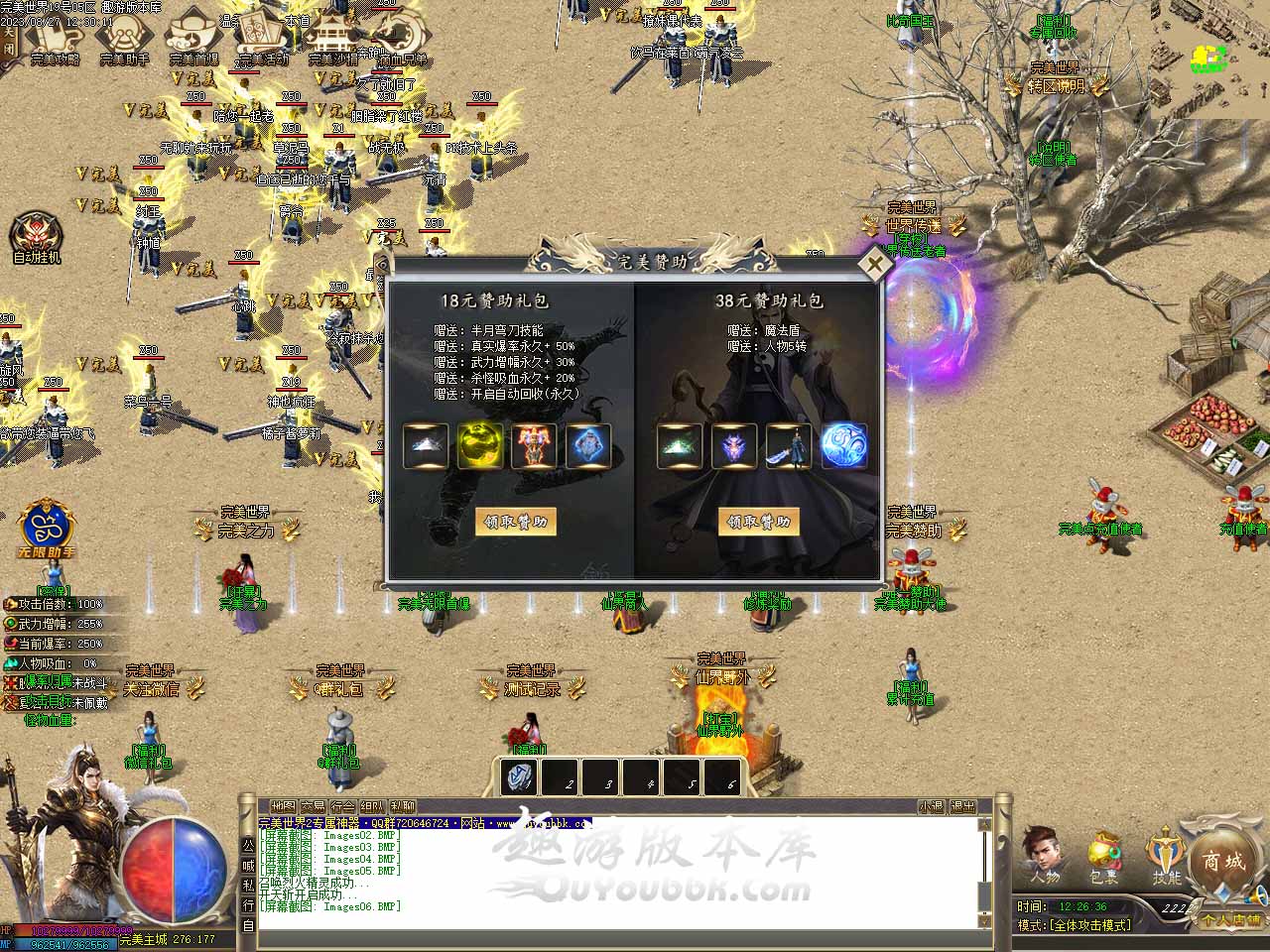1270x952 pixels.
Task: Open the 商城 shop orb
Action: (x=1223, y=861)
